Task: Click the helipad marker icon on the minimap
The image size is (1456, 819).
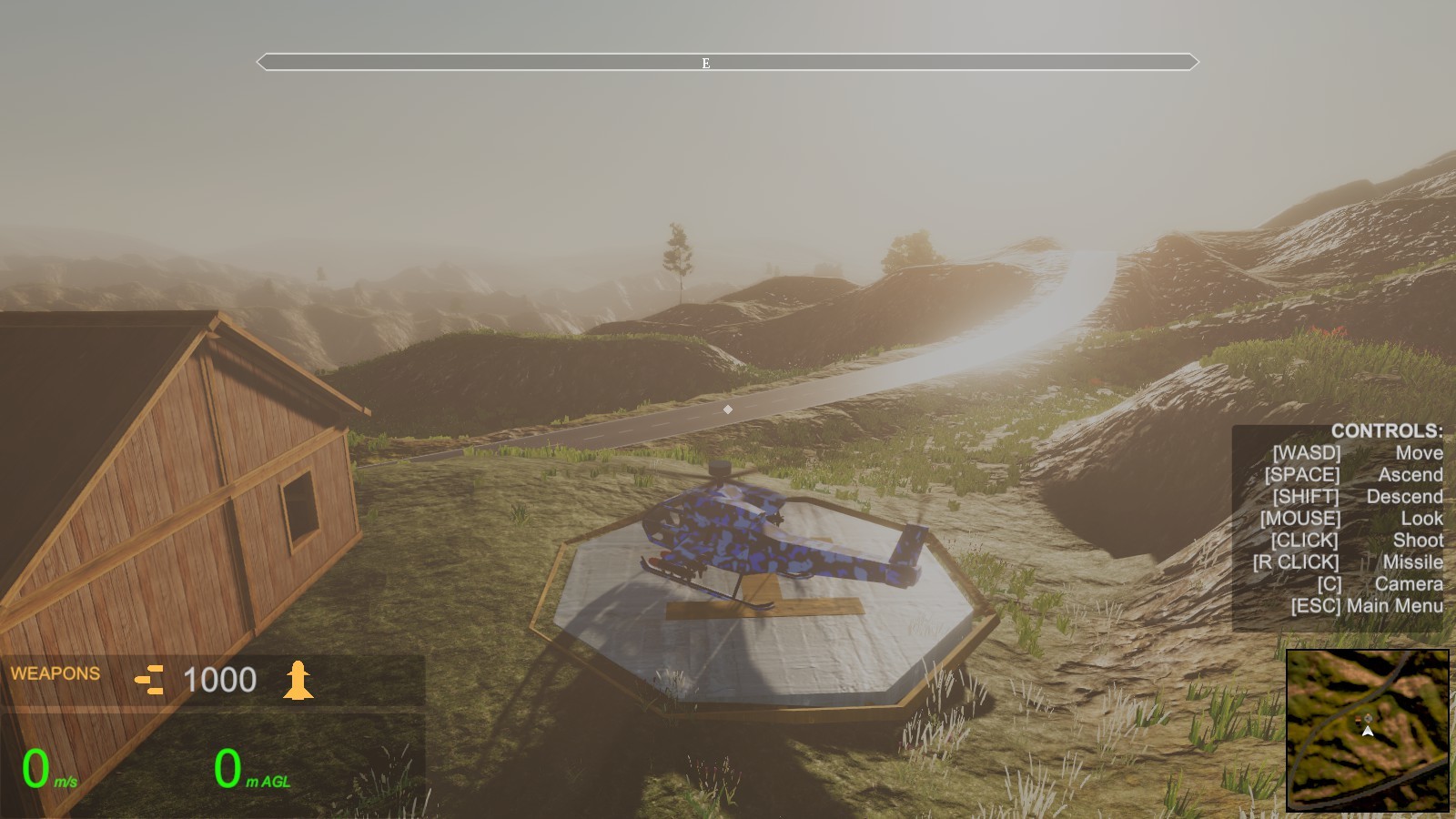Action: (x=1368, y=718)
